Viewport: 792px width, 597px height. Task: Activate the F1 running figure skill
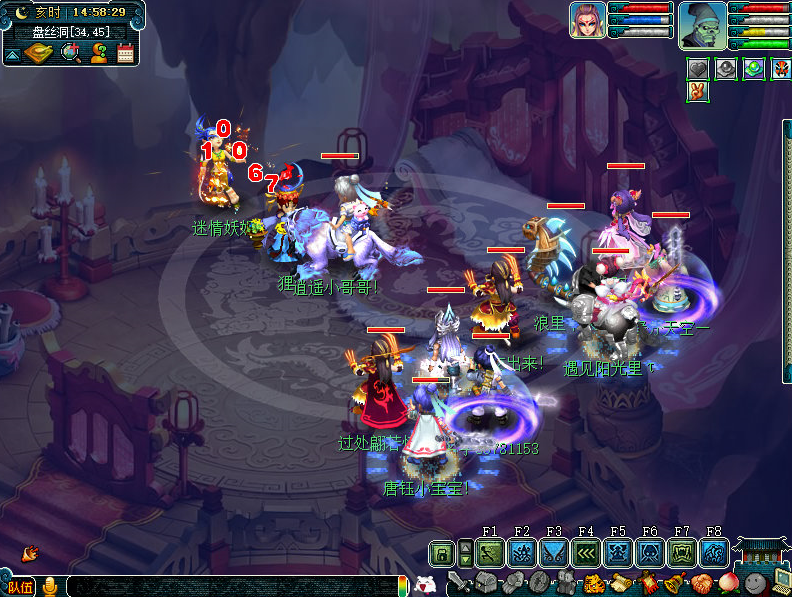point(489,552)
